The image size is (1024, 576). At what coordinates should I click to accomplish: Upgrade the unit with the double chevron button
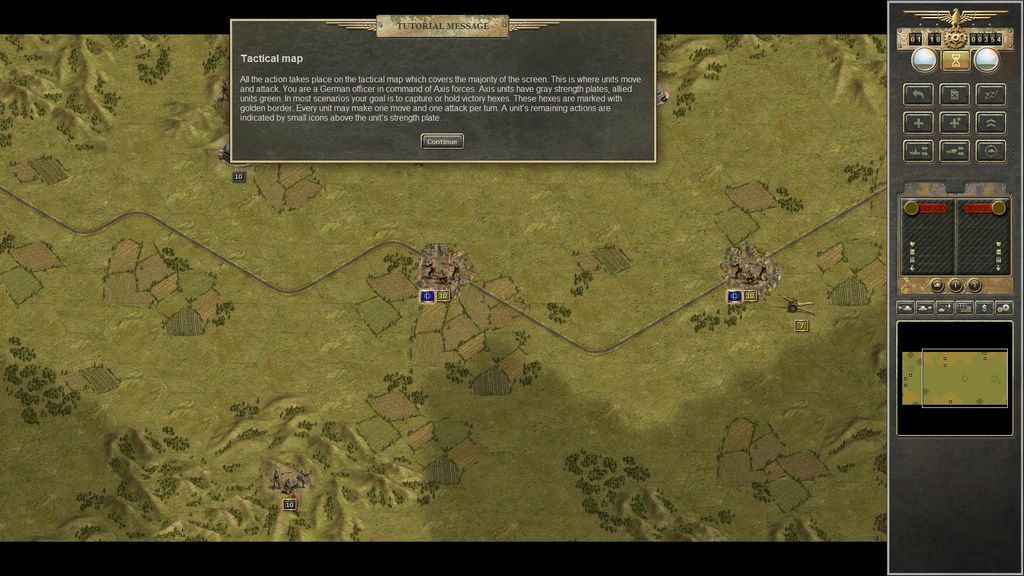click(990, 123)
